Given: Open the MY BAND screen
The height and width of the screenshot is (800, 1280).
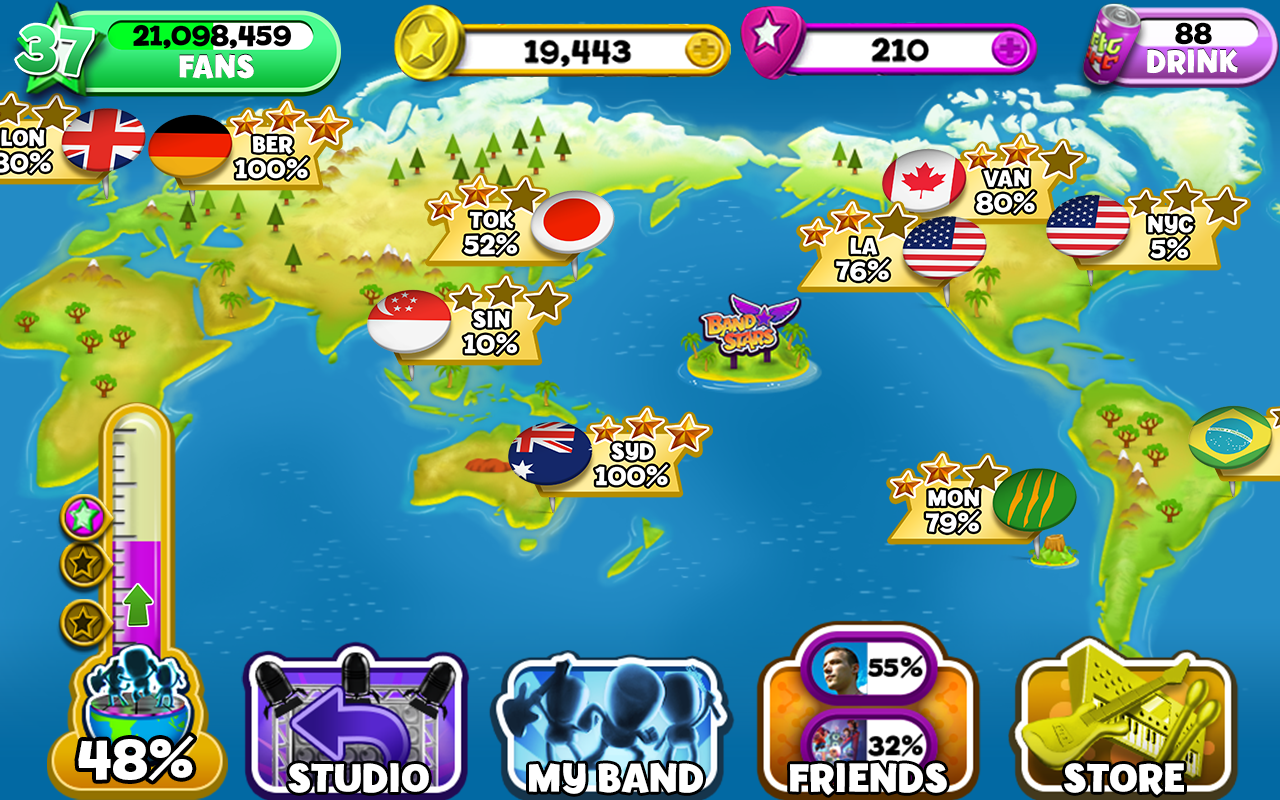Looking at the screenshot, I should [615, 720].
